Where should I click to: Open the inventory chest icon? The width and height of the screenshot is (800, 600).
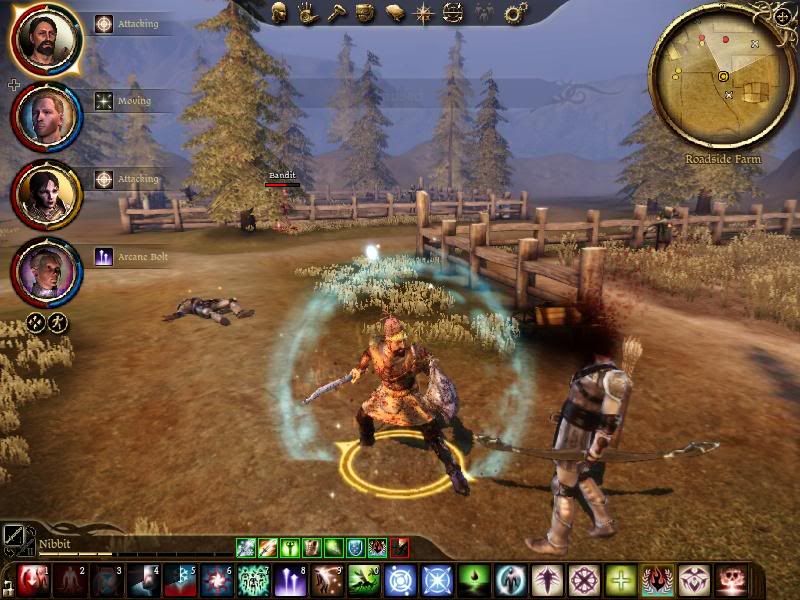(x=366, y=13)
